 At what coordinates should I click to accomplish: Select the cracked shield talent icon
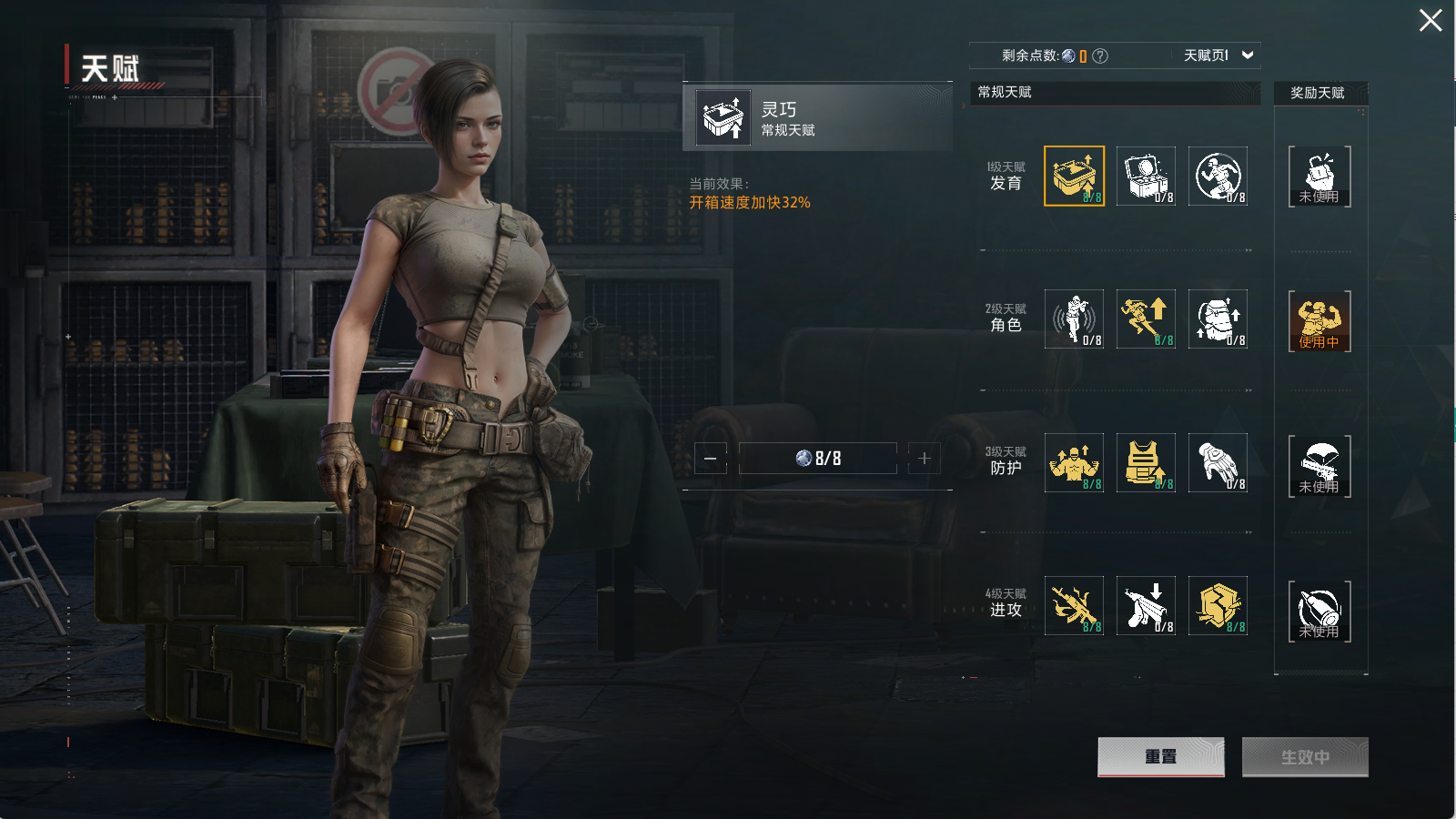point(1218,606)
